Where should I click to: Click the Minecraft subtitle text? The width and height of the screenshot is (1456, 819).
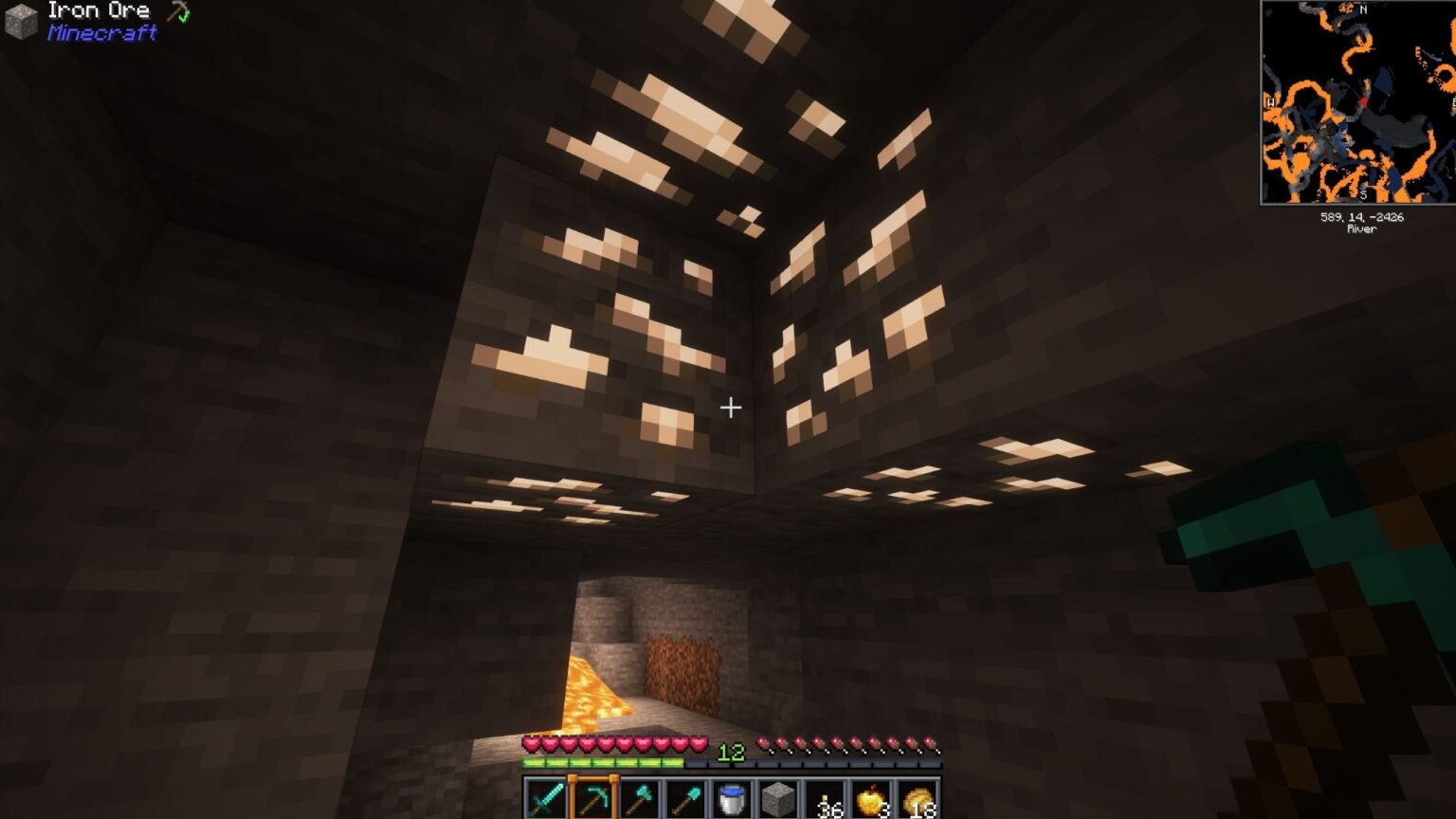(x=100, y=34)
